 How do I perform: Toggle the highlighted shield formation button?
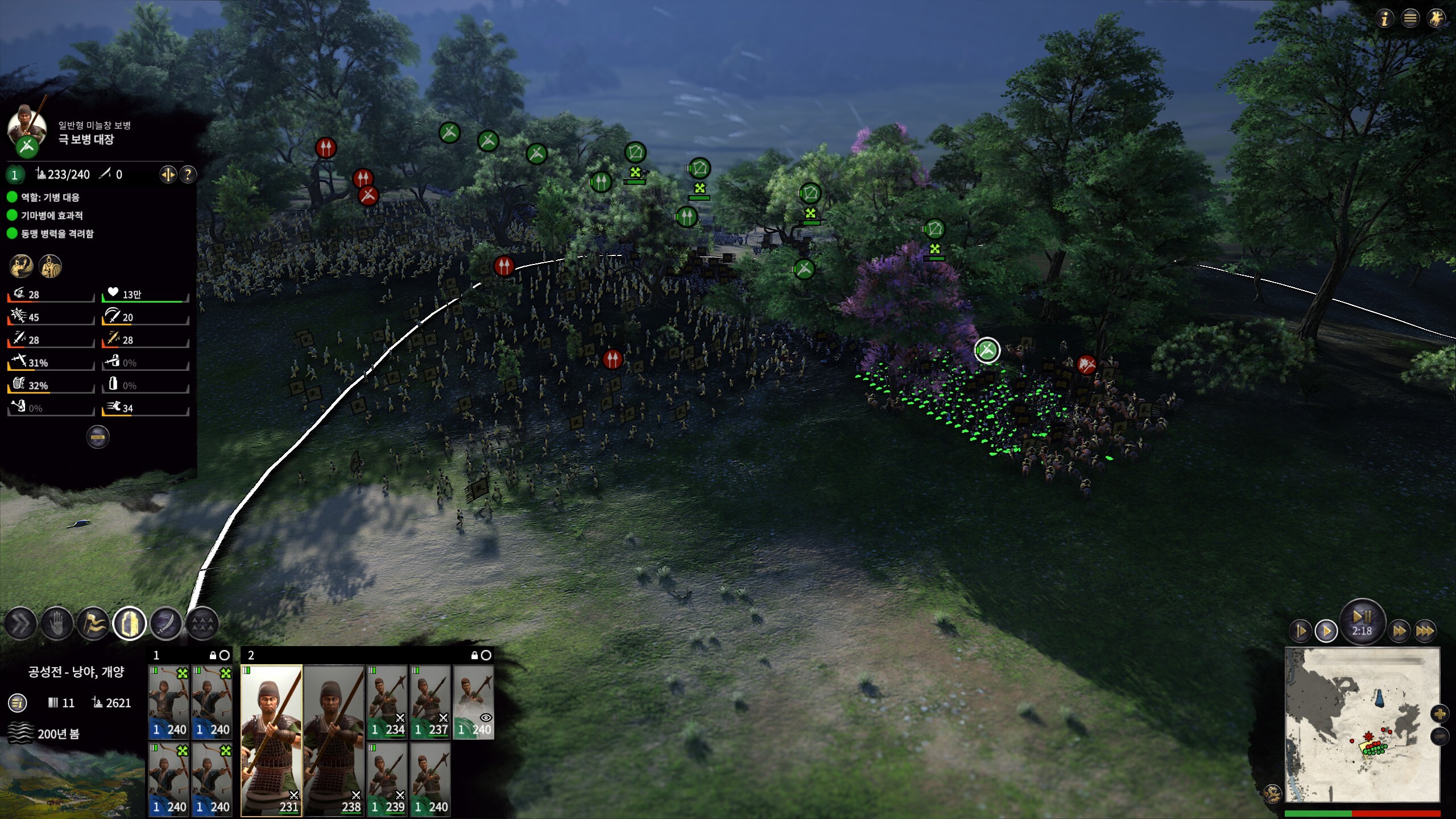pyautogui.click(x=130, y=624)
